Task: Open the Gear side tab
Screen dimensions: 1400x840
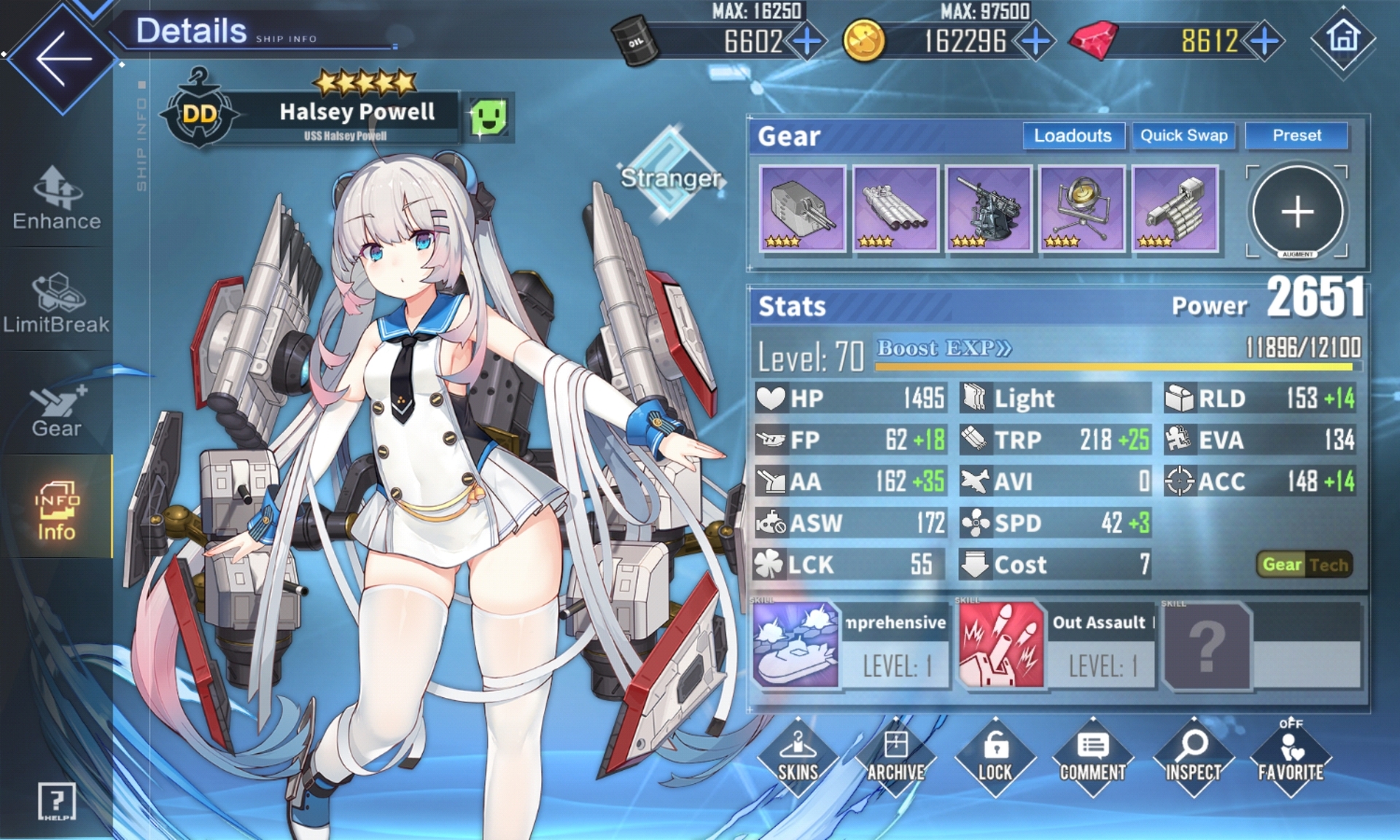Action: click(x=56, y=411)
